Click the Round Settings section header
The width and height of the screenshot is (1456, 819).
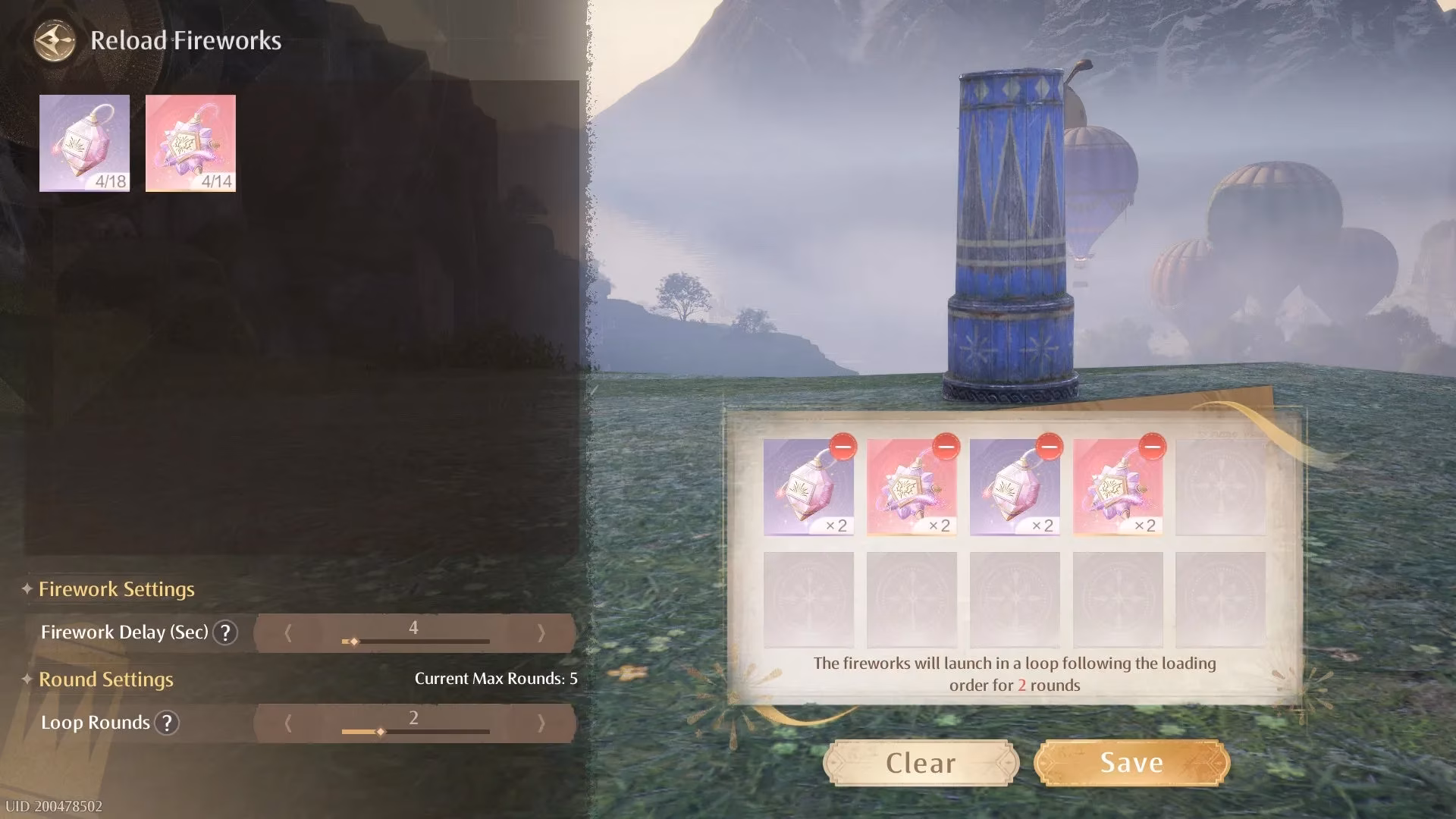tap(106, 679)
